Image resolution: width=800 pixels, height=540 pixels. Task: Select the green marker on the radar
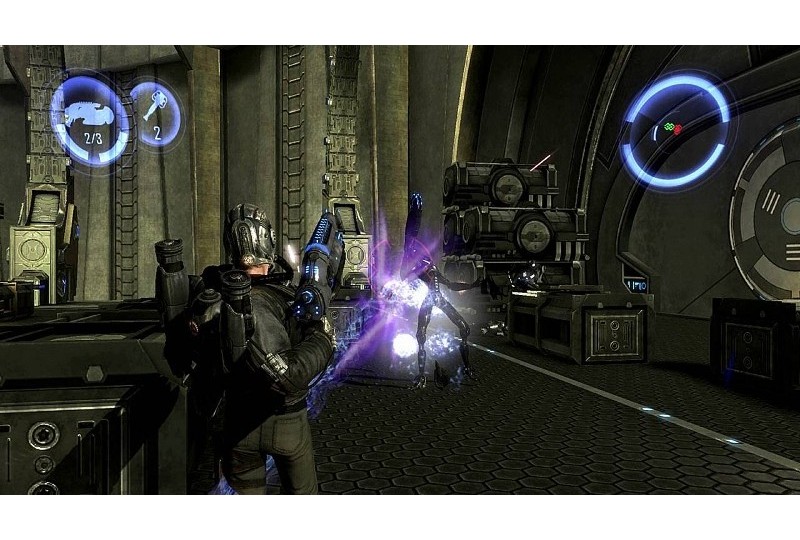point(668,126)
